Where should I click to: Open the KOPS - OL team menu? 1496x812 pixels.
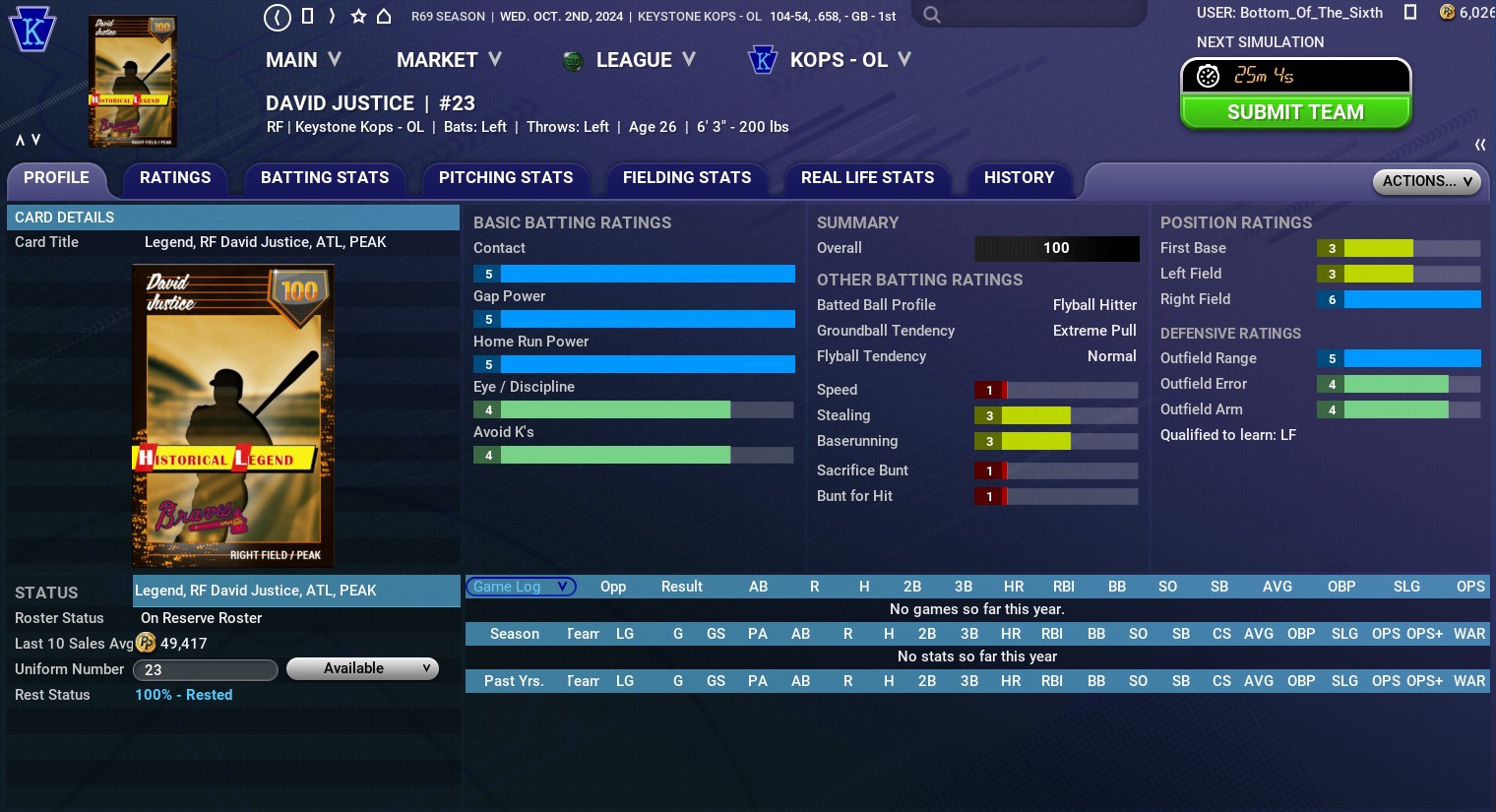pos(831,60)
